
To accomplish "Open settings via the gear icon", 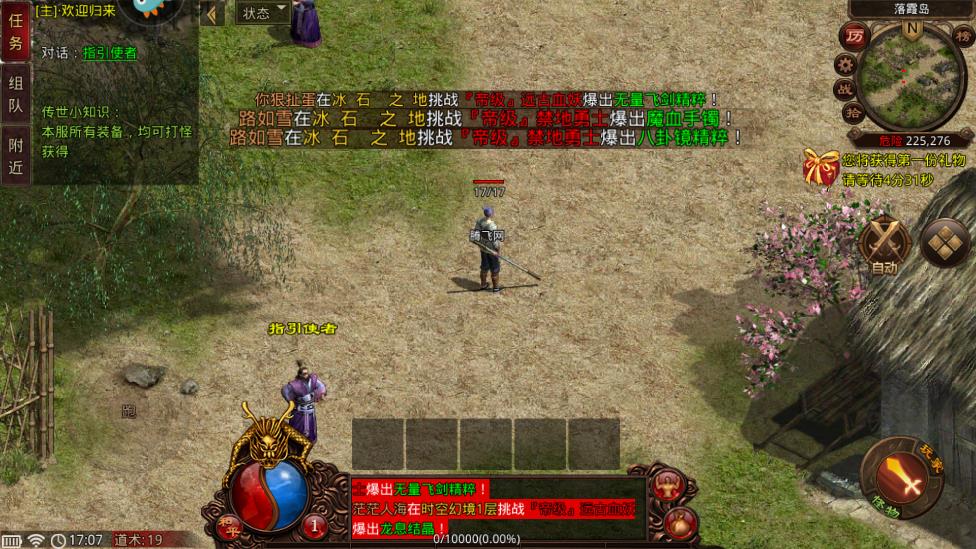I will point(844,64).
